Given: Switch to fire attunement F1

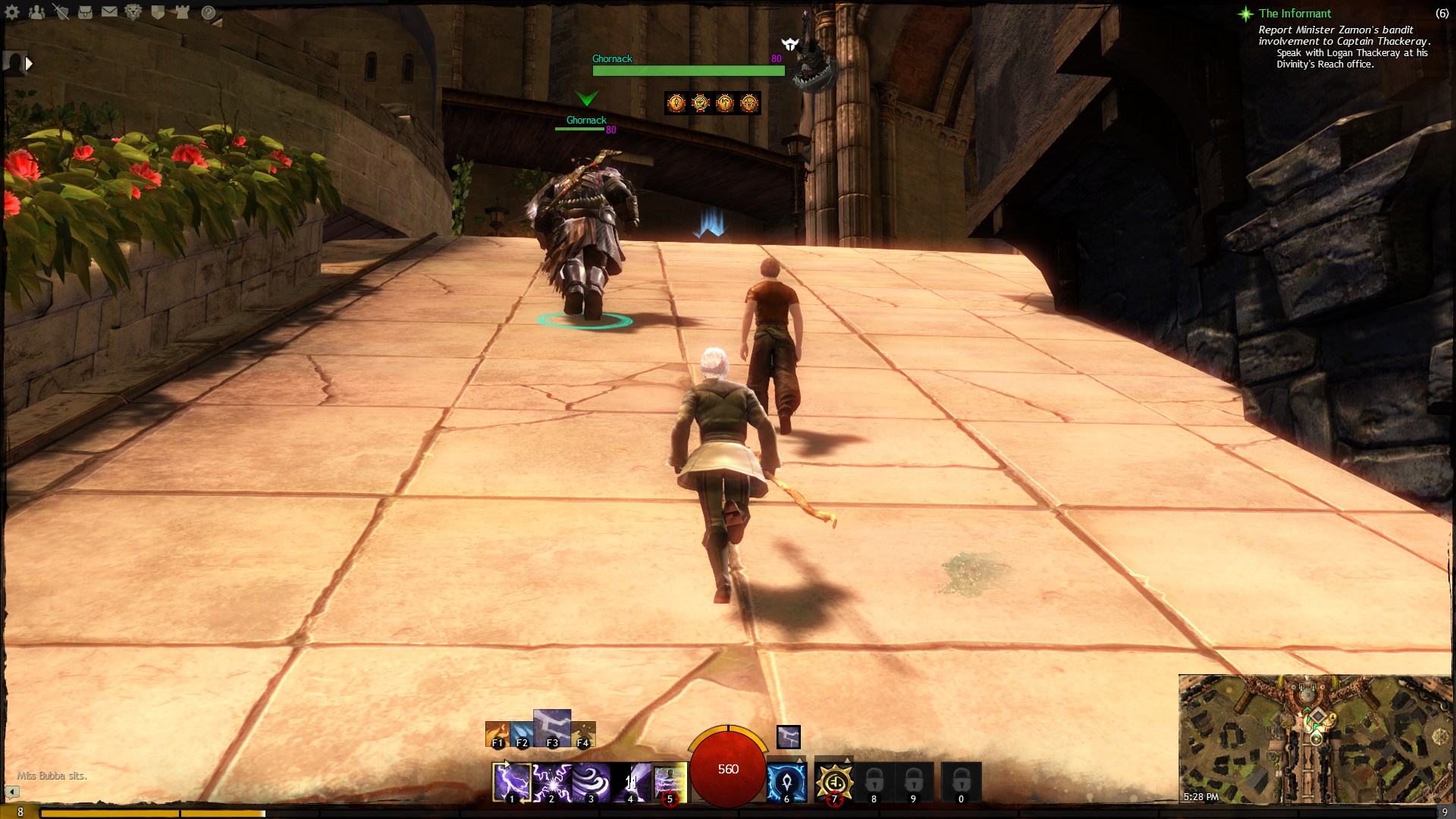Looking at the screenshot, I should tap(497, 735).
